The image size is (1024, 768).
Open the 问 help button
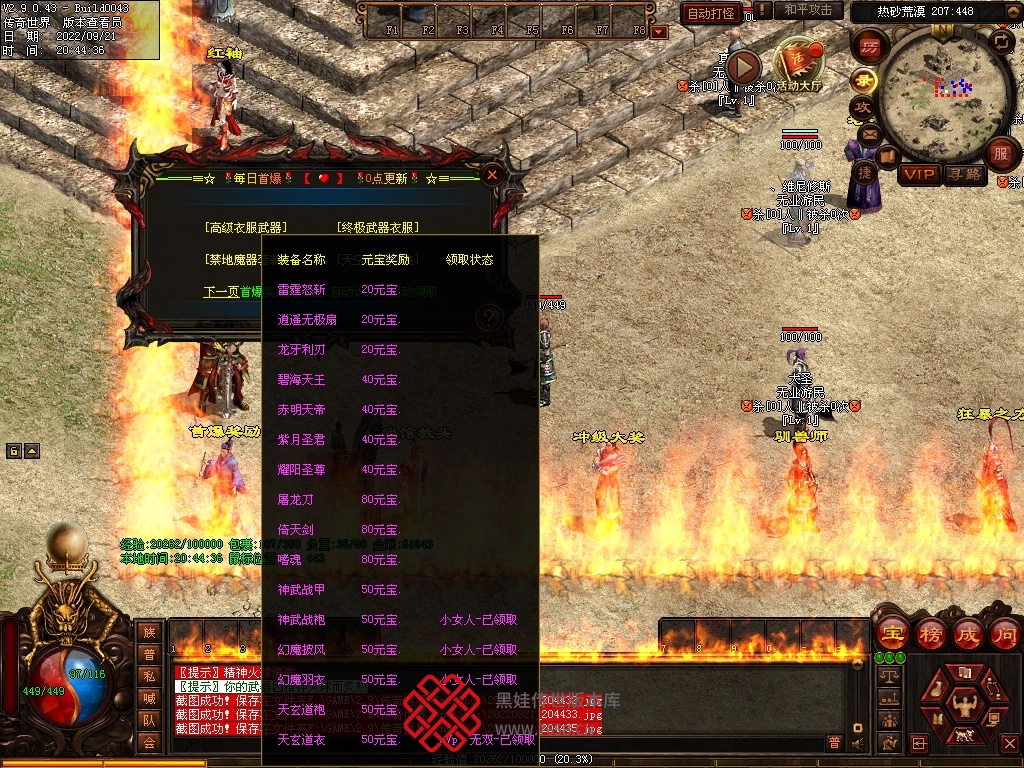pos(1004,634)
